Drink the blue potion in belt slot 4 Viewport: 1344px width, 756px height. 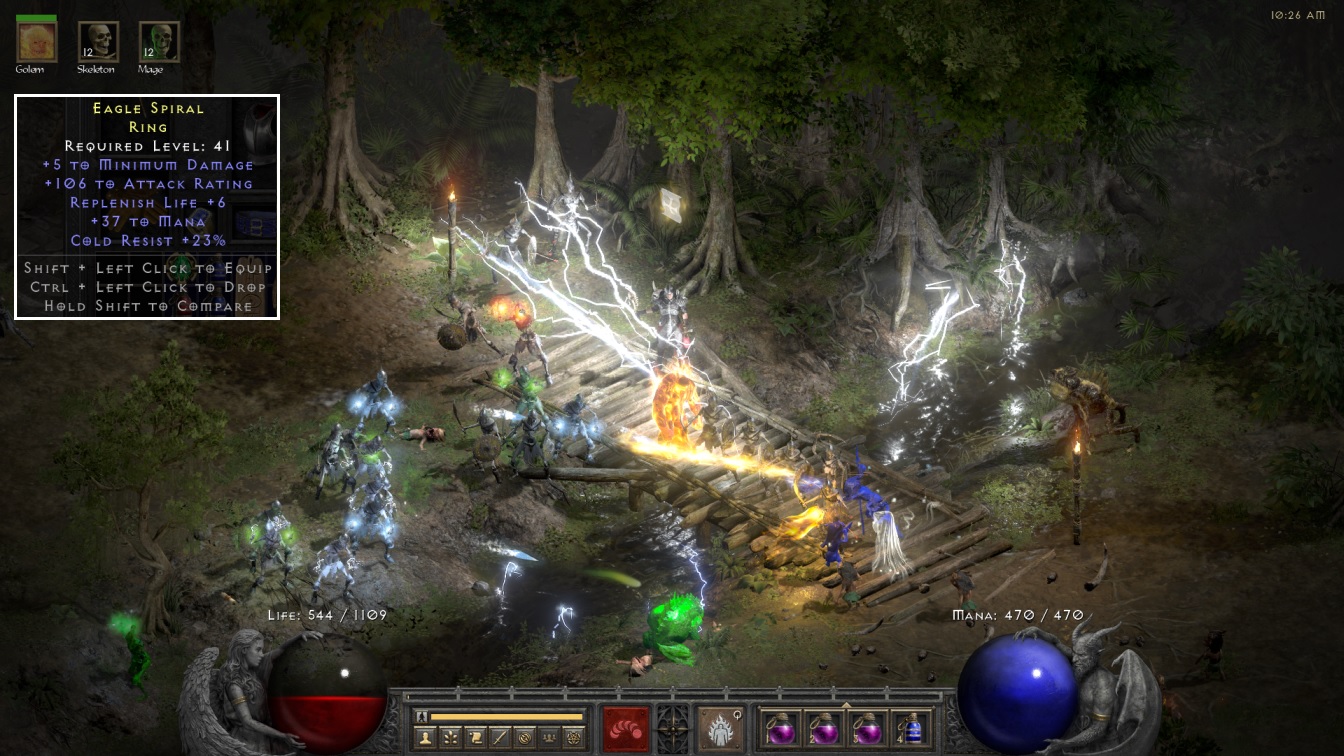911,728
